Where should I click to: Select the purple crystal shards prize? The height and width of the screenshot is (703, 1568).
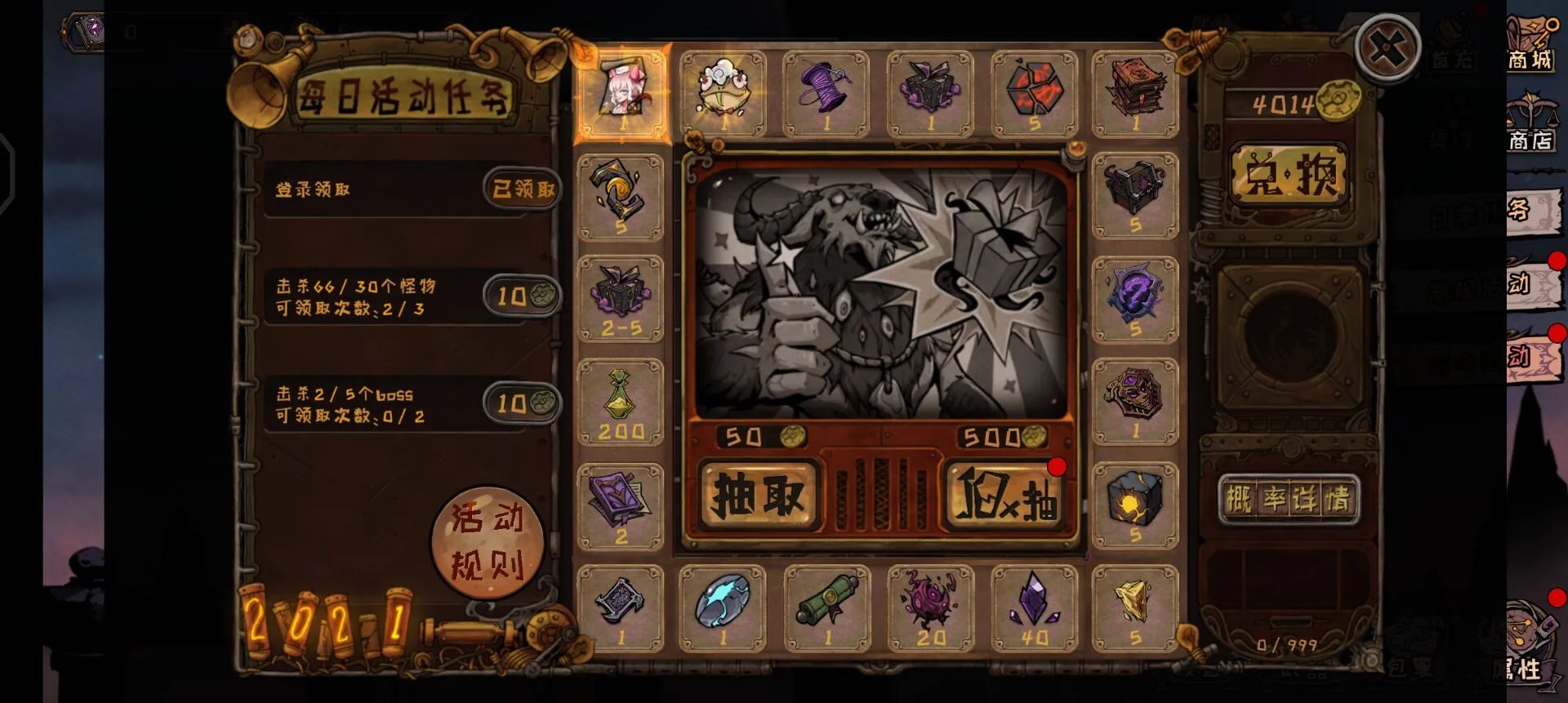click(1034, 607)
